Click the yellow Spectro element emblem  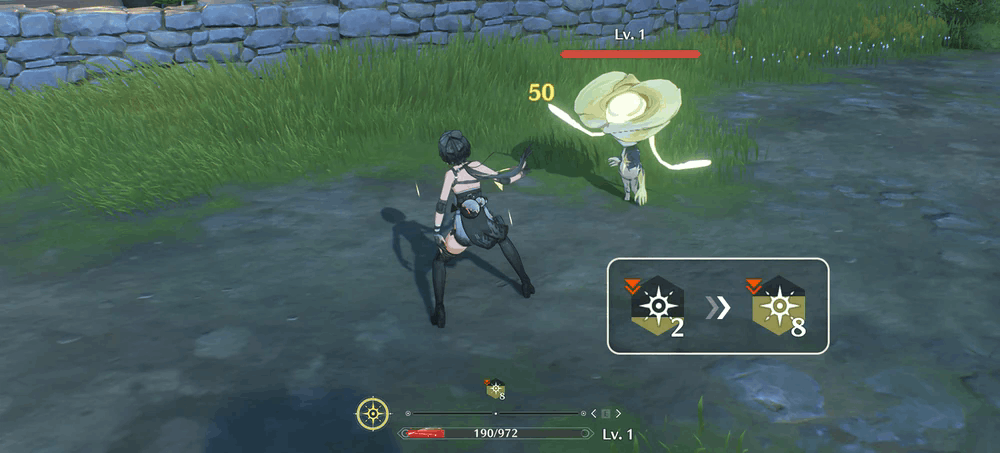[x=373, y=413]
